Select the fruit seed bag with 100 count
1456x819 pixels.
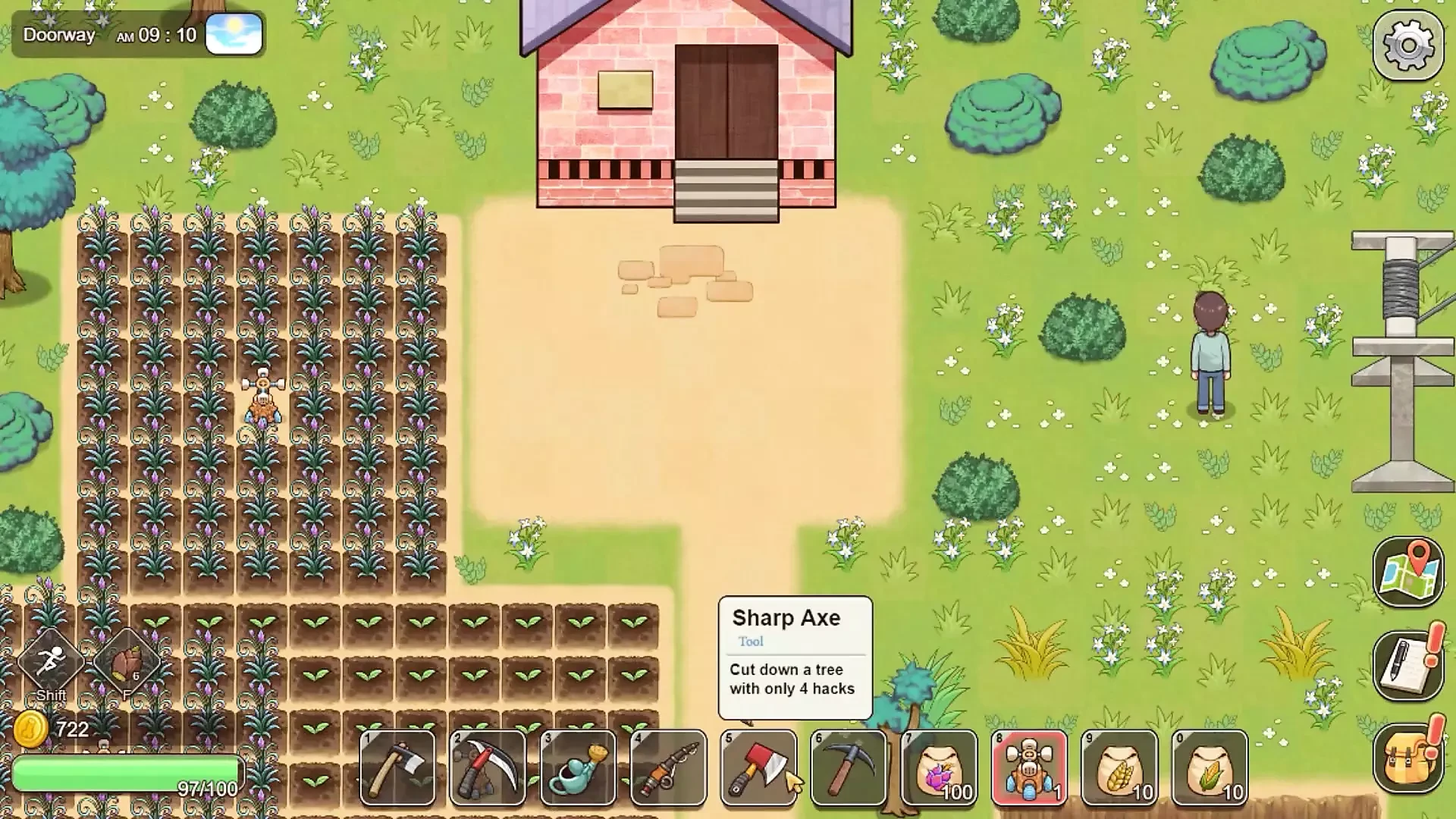[x=940, y=767]
